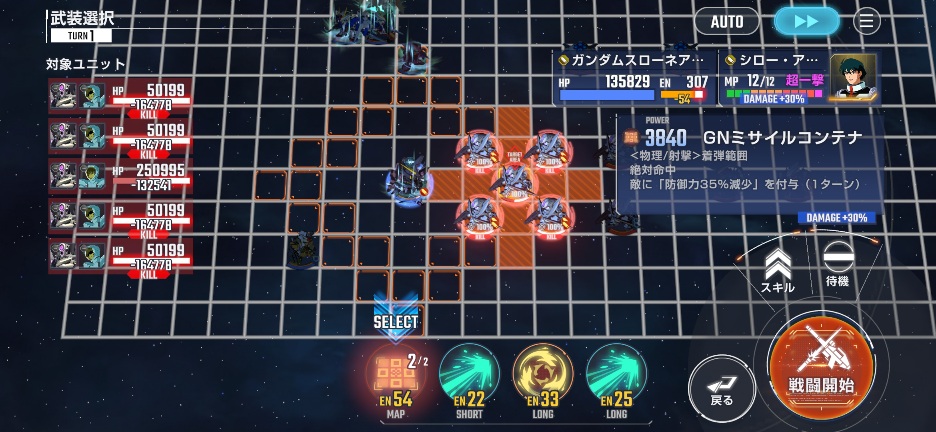The height and width of the screenshot is (432, 936).
Task: Open the pilot portrait of シロー・アマダ
Action: pyautogui.click(x=853, y=76)
